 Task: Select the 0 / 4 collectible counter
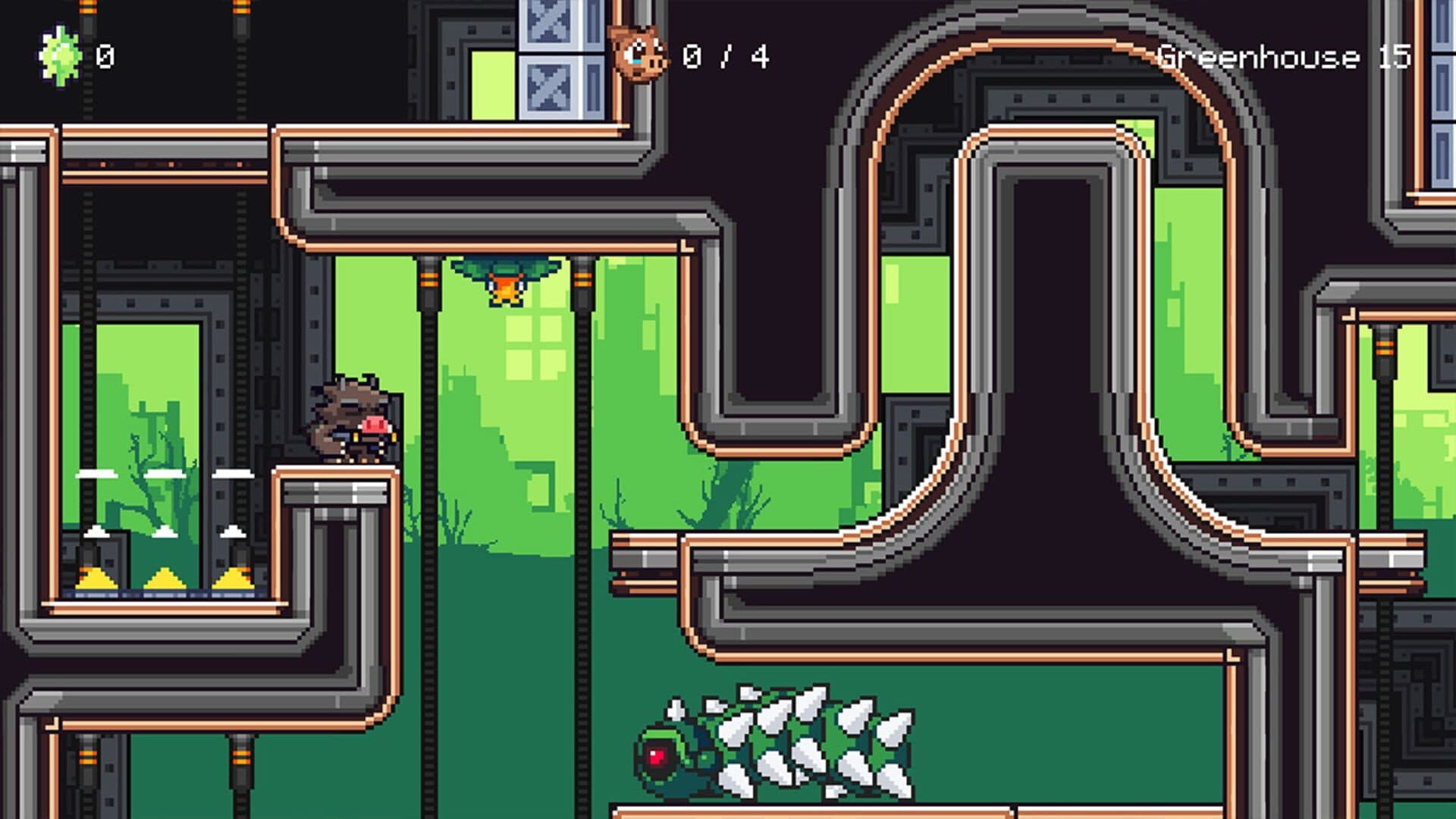pyautogui.click(x=725, y=54)
